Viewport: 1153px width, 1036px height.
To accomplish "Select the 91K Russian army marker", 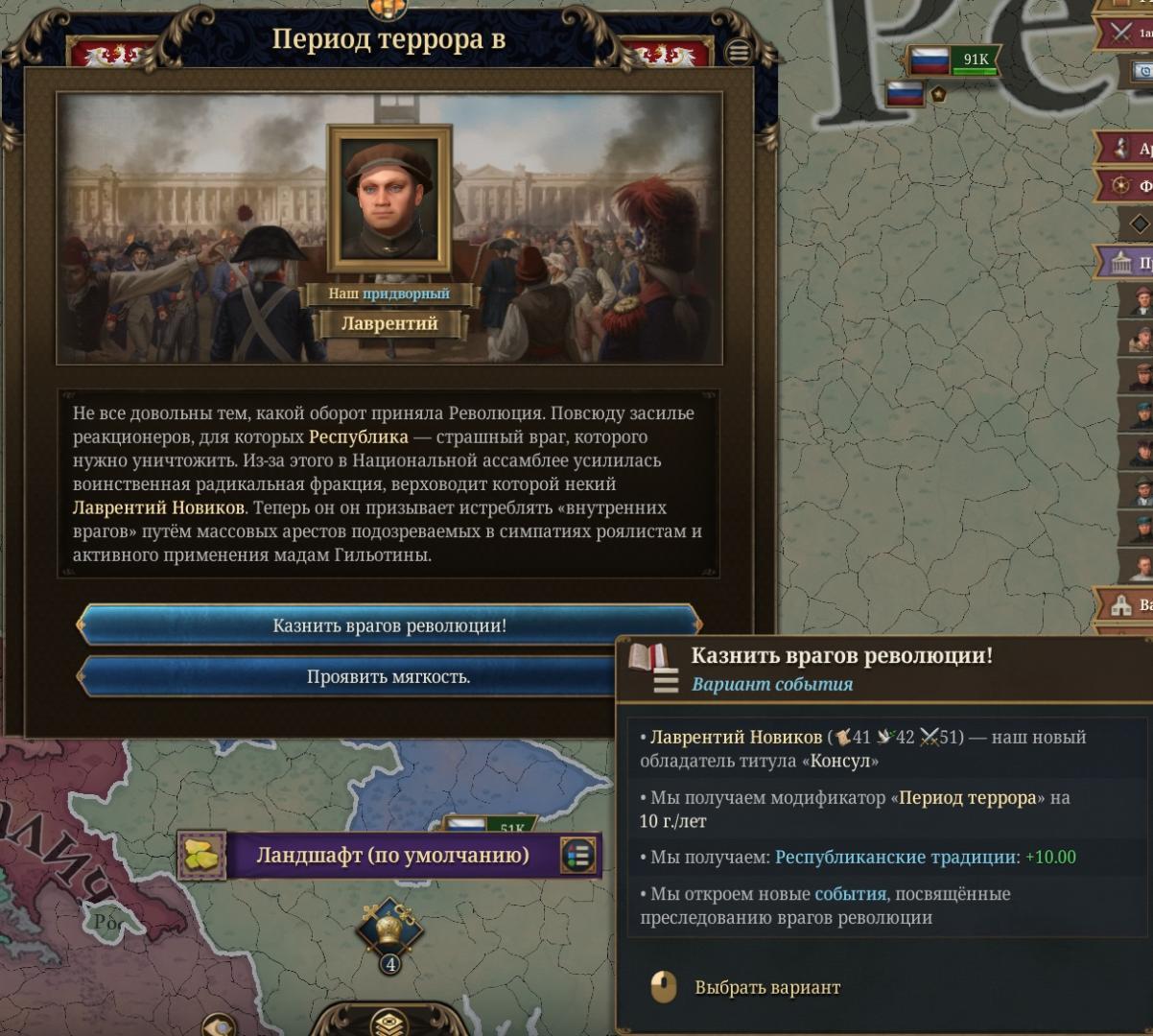I will click(953, 61).
